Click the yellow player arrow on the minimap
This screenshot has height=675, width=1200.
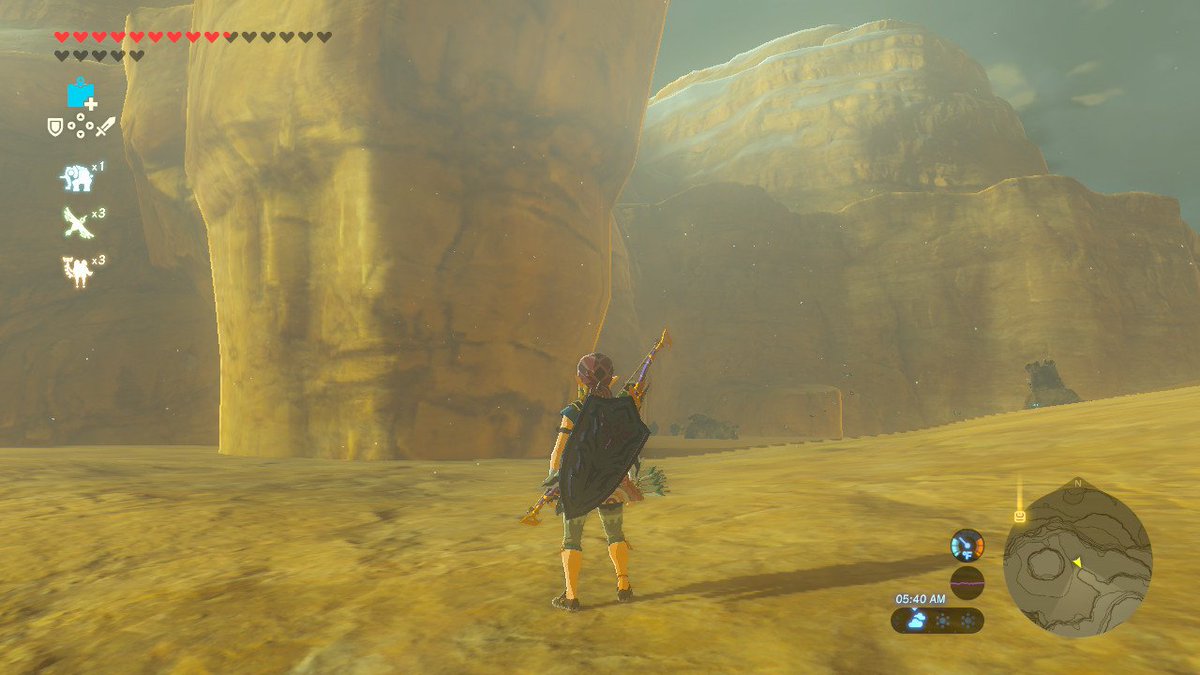[1077, 563]
